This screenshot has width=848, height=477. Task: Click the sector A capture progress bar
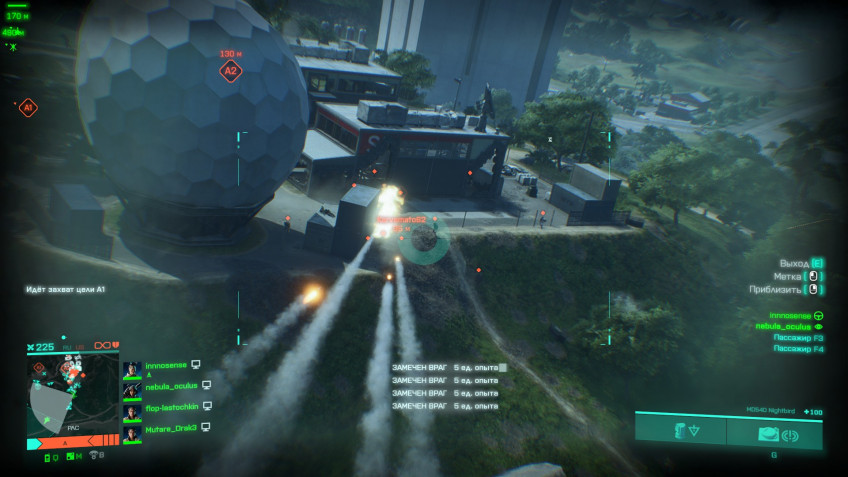point(72,439)
